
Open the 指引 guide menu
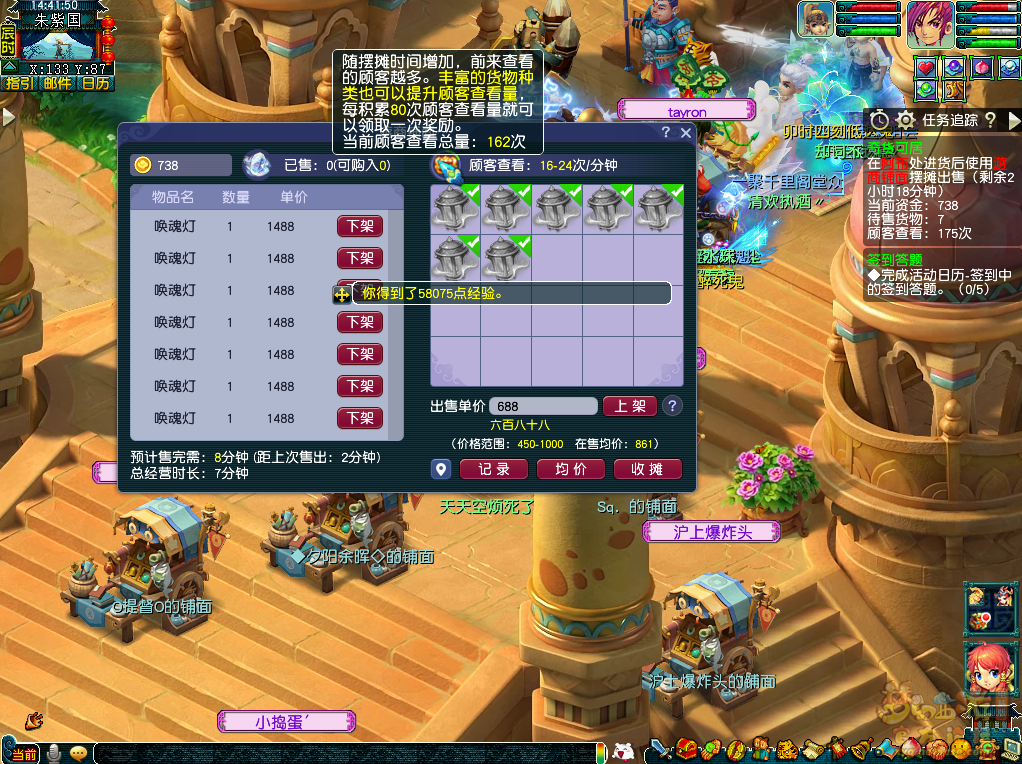(x=18, y=83)
